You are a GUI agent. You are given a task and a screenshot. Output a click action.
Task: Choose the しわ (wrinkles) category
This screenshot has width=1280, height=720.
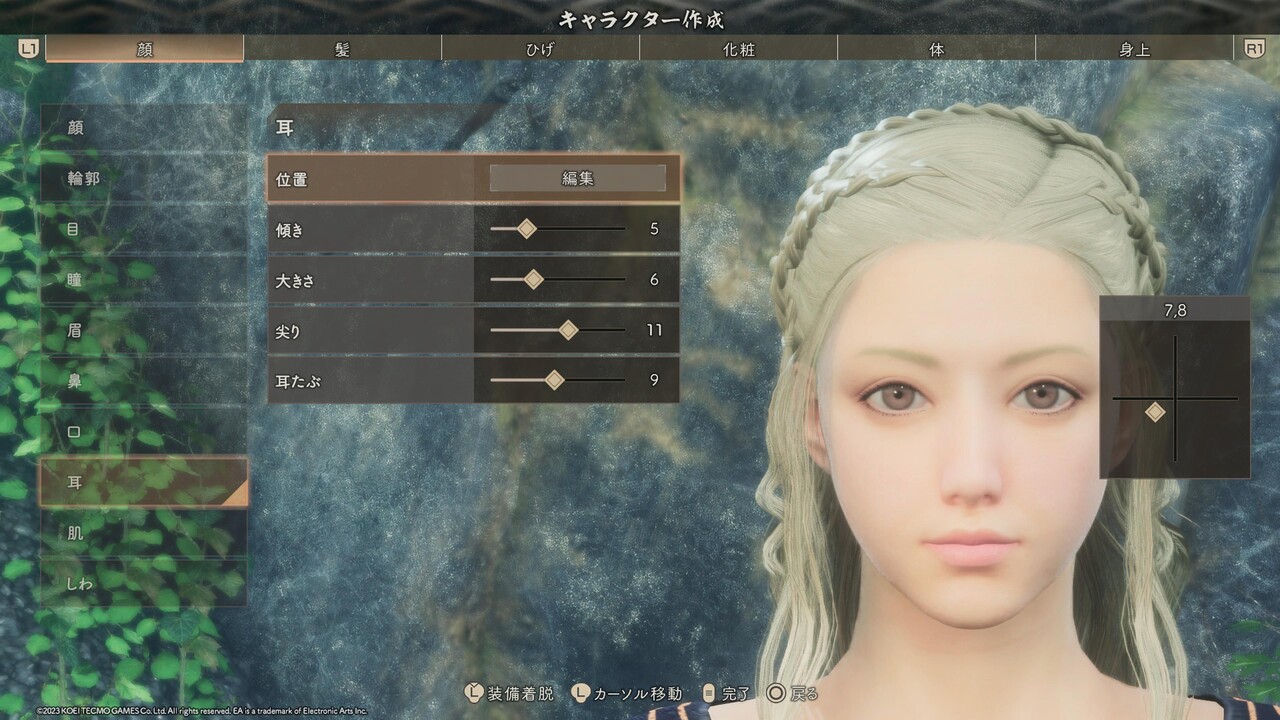143,583
